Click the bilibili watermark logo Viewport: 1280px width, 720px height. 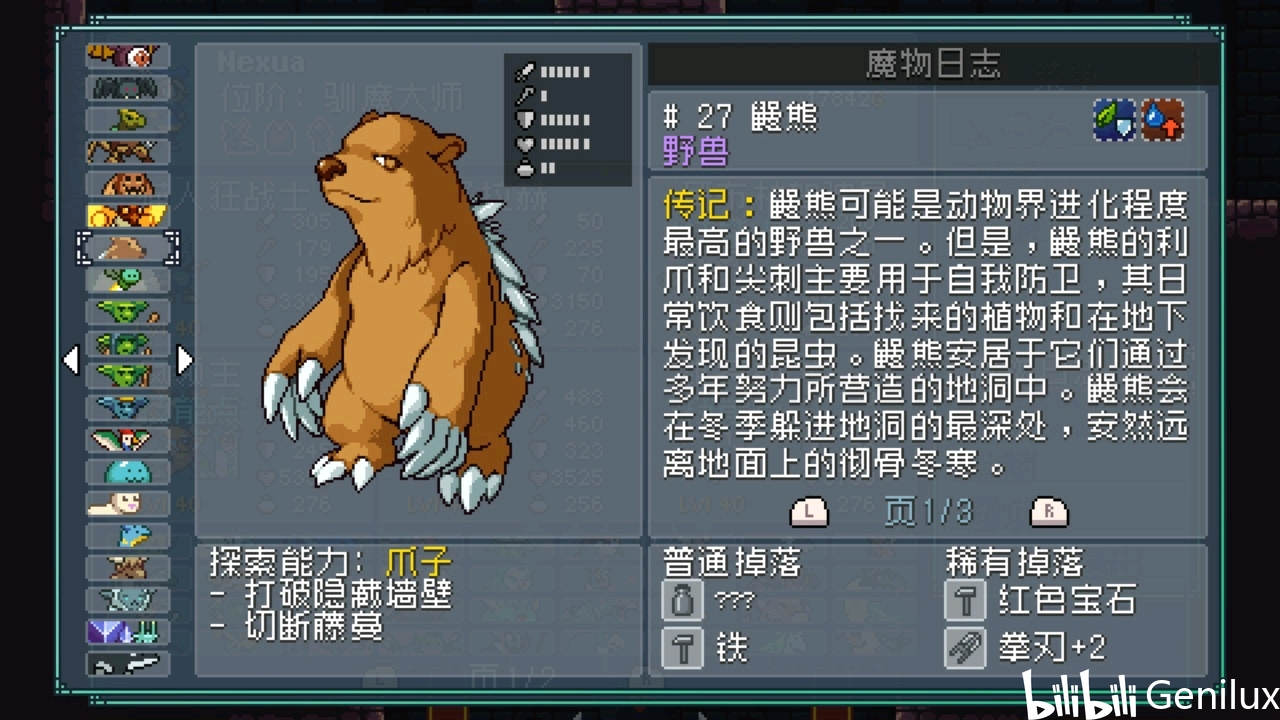[x=1079, y=694]
